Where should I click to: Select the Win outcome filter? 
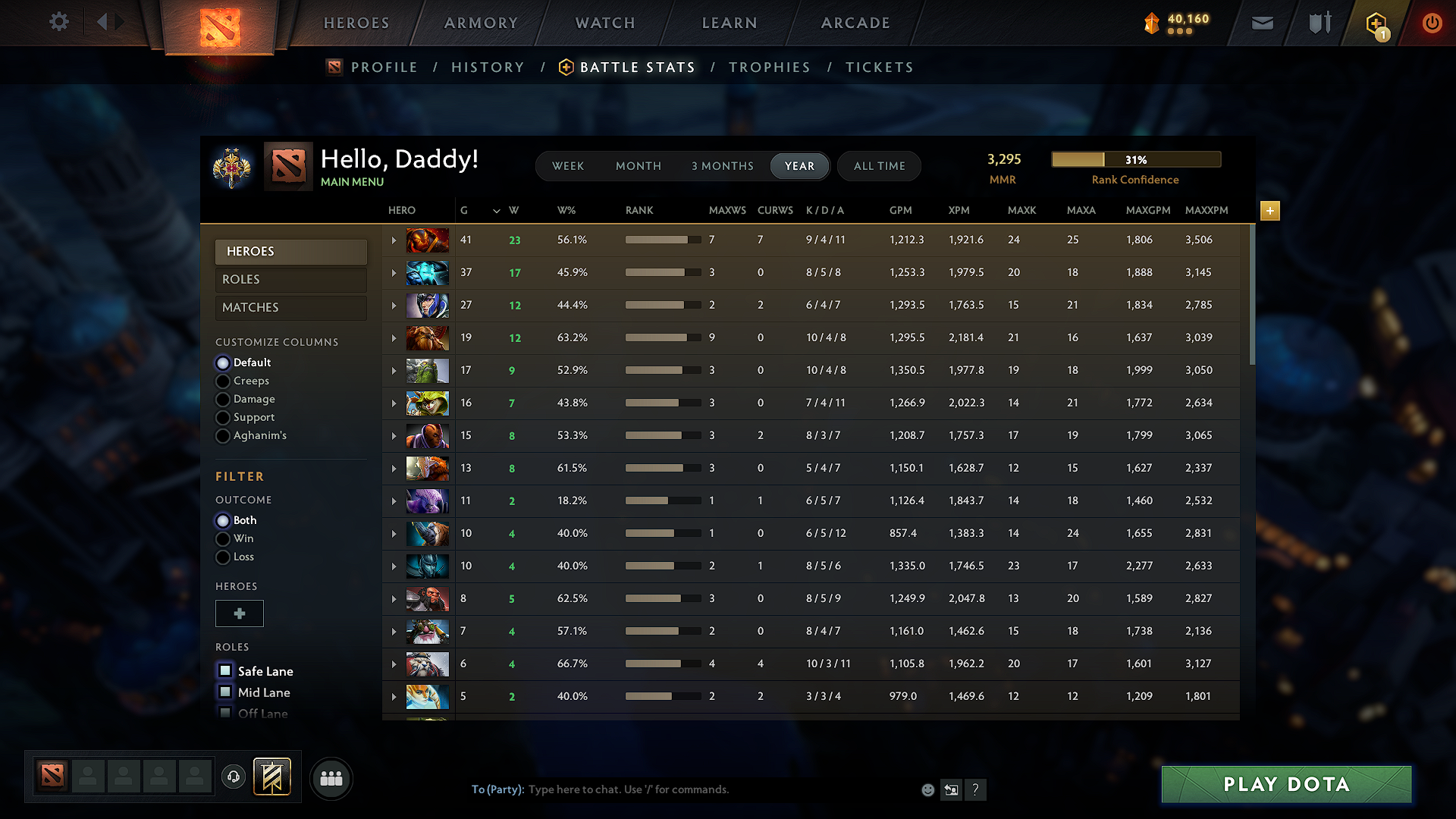pos(223,538)
